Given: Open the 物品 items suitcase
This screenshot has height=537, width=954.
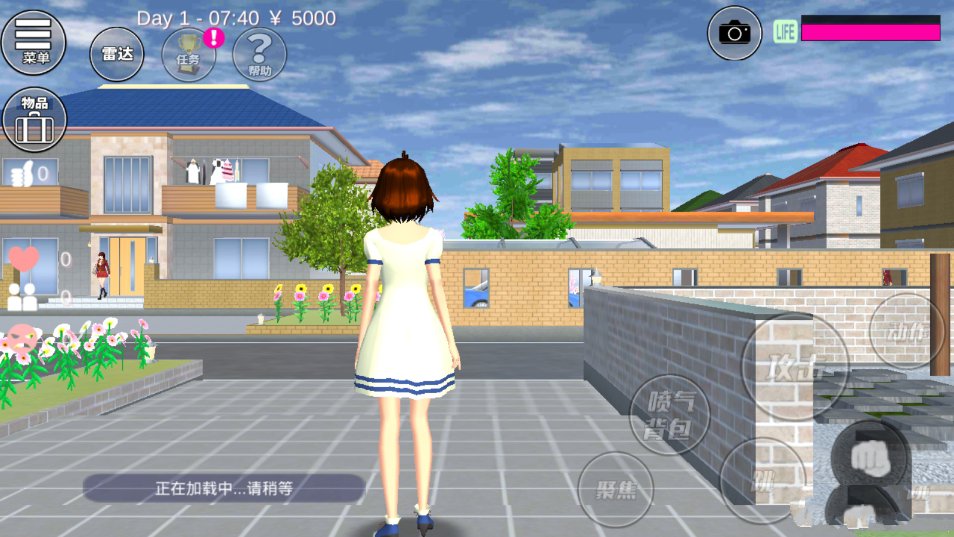Looking at the screenshot, I should click(x=34, y=120).
